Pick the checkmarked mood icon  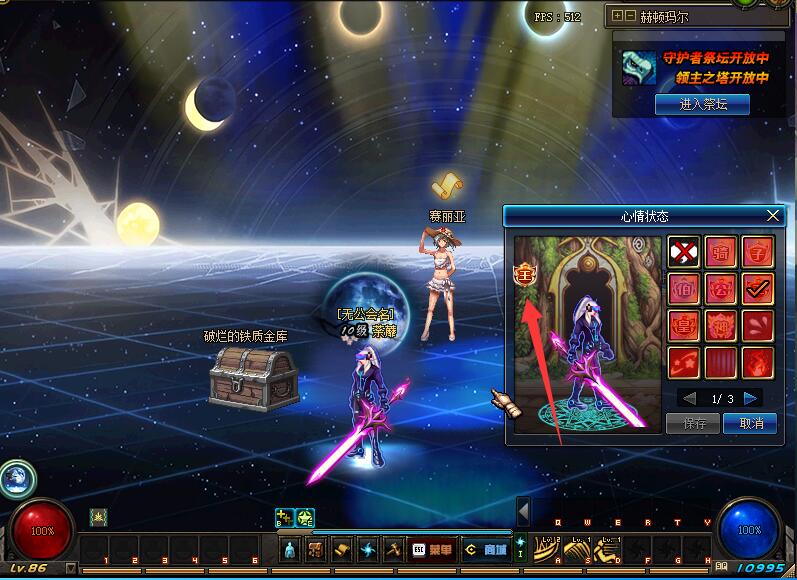click(757, 289)
